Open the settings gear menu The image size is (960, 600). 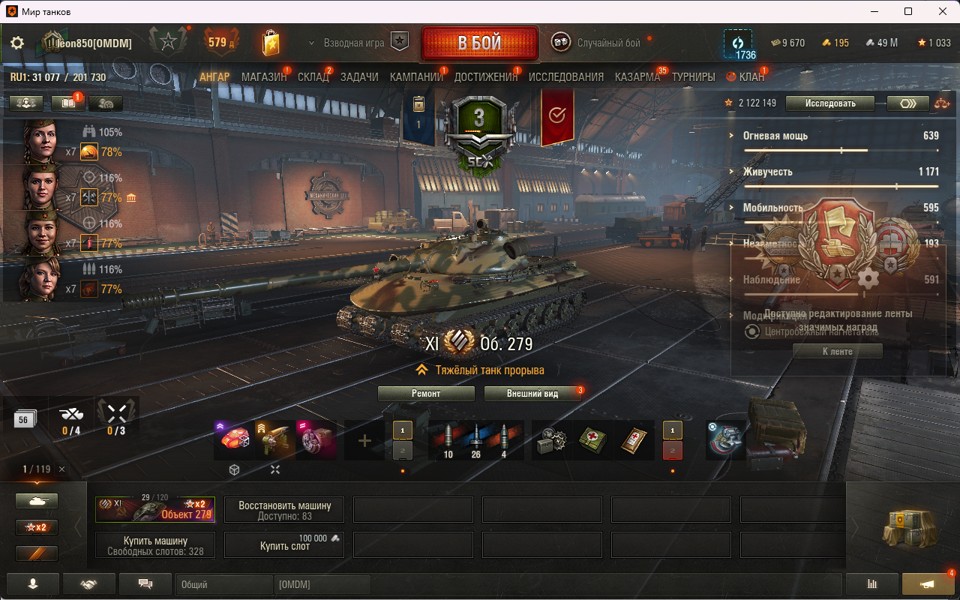pos(17,43)
